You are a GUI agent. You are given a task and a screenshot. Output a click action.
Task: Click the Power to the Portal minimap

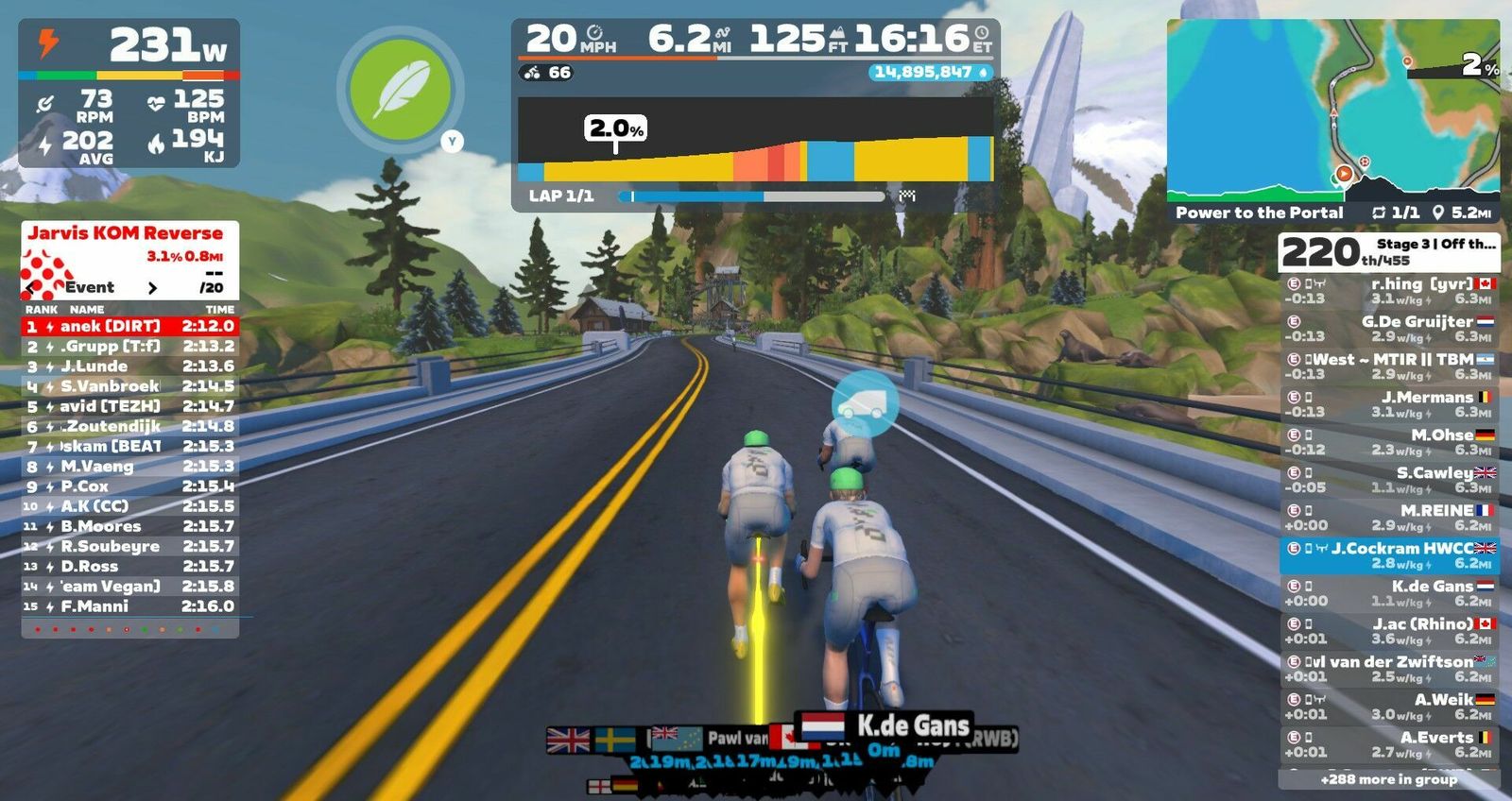[x=1332, y=110]
